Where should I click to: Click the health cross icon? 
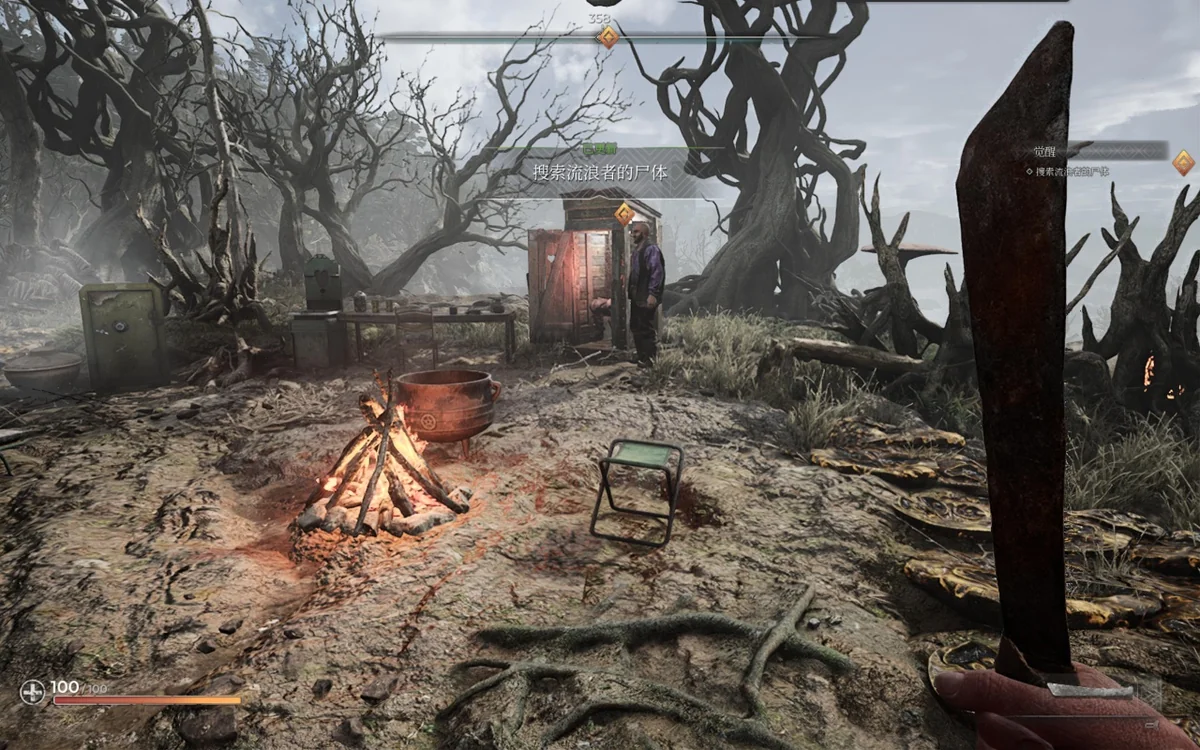pyautogui.click(x=33, y=692)
